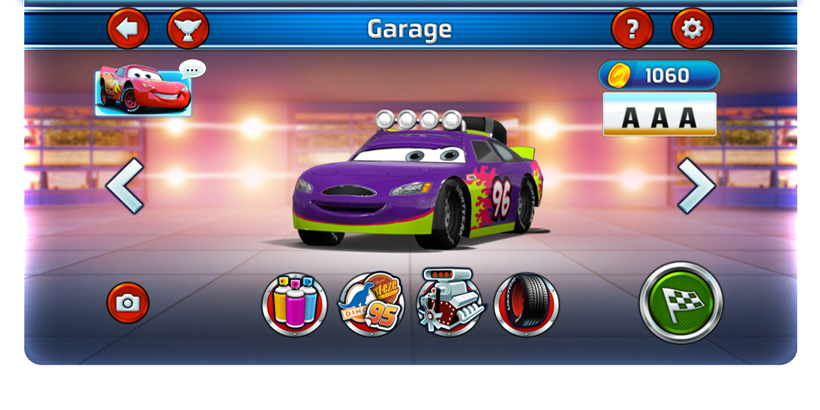Open the engine upgrades option
Image resolution: width=820 pixels, height=410 pixels.
pyautogui.click(x=449, y=302)
